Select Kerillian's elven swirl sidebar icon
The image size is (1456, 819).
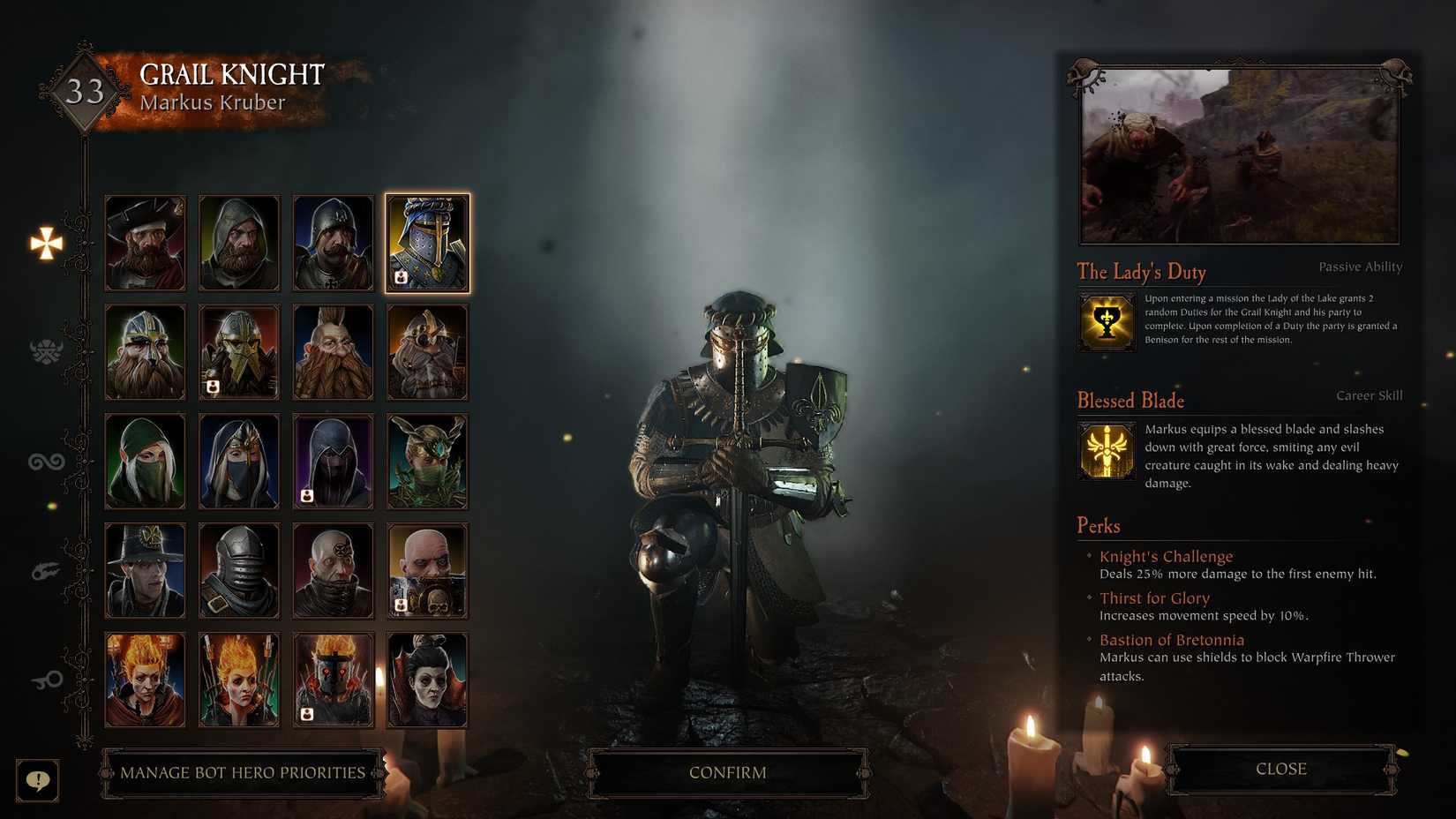pyautogui.click(x=44, y=459)
